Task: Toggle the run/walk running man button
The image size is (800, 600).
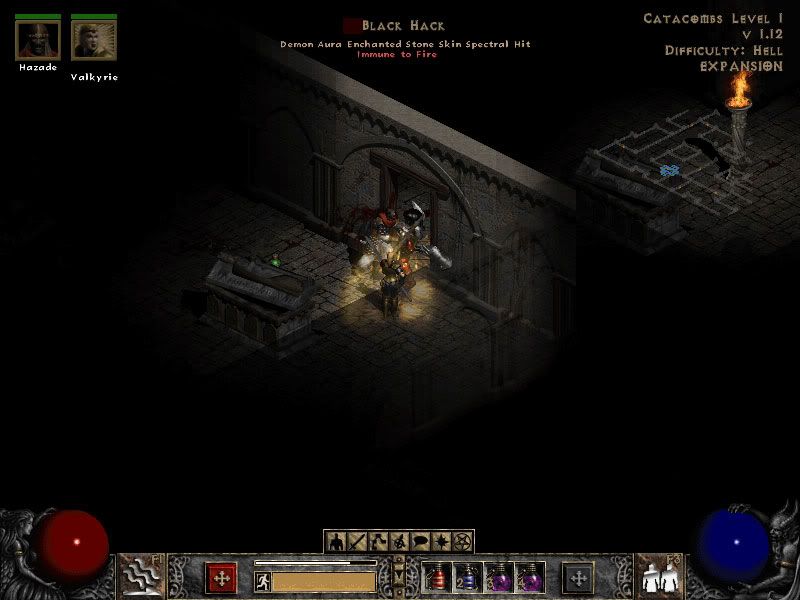Action: [263, 580]
